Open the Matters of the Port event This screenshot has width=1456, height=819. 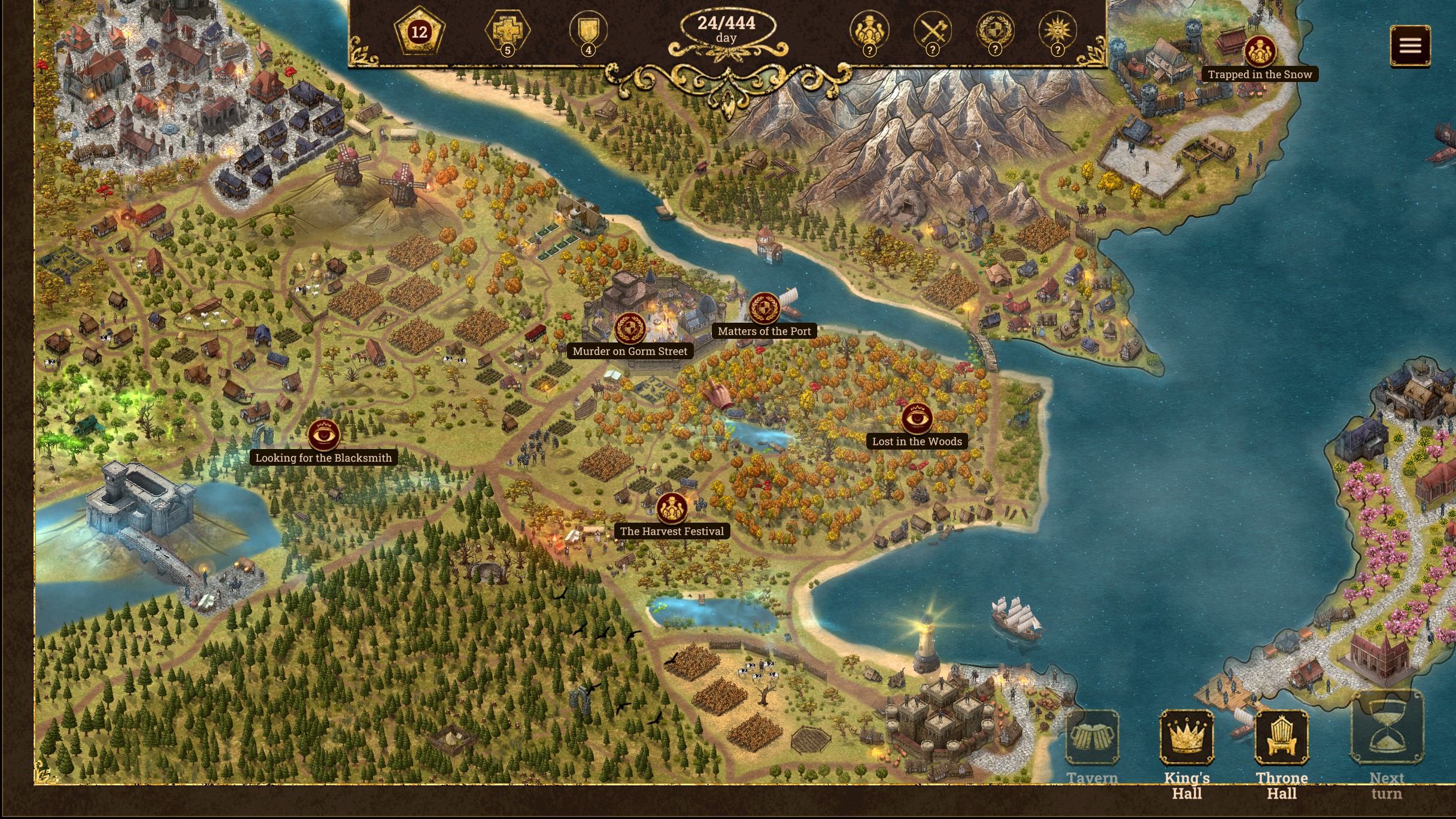tap(764, 309)
